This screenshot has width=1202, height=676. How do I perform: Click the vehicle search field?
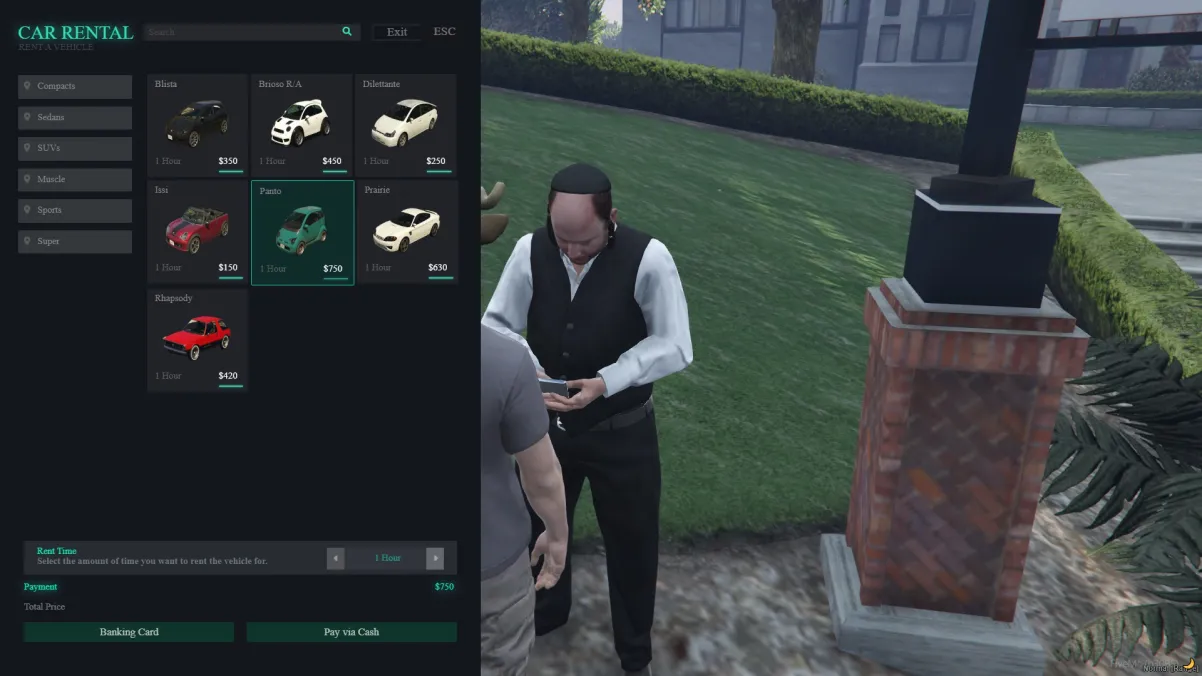tap(240, 32)
